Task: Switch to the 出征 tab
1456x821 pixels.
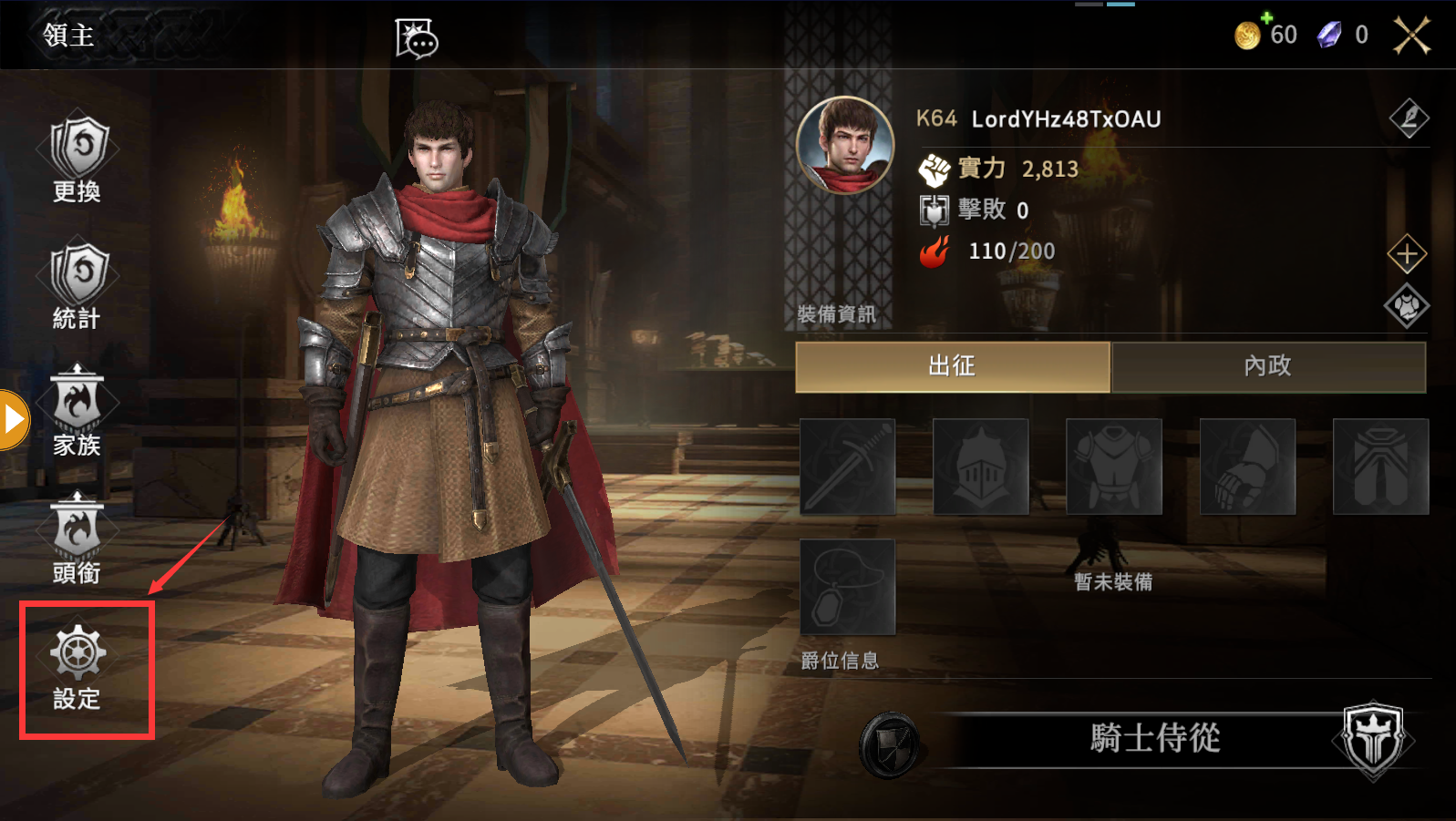Action: coord(953,366)
